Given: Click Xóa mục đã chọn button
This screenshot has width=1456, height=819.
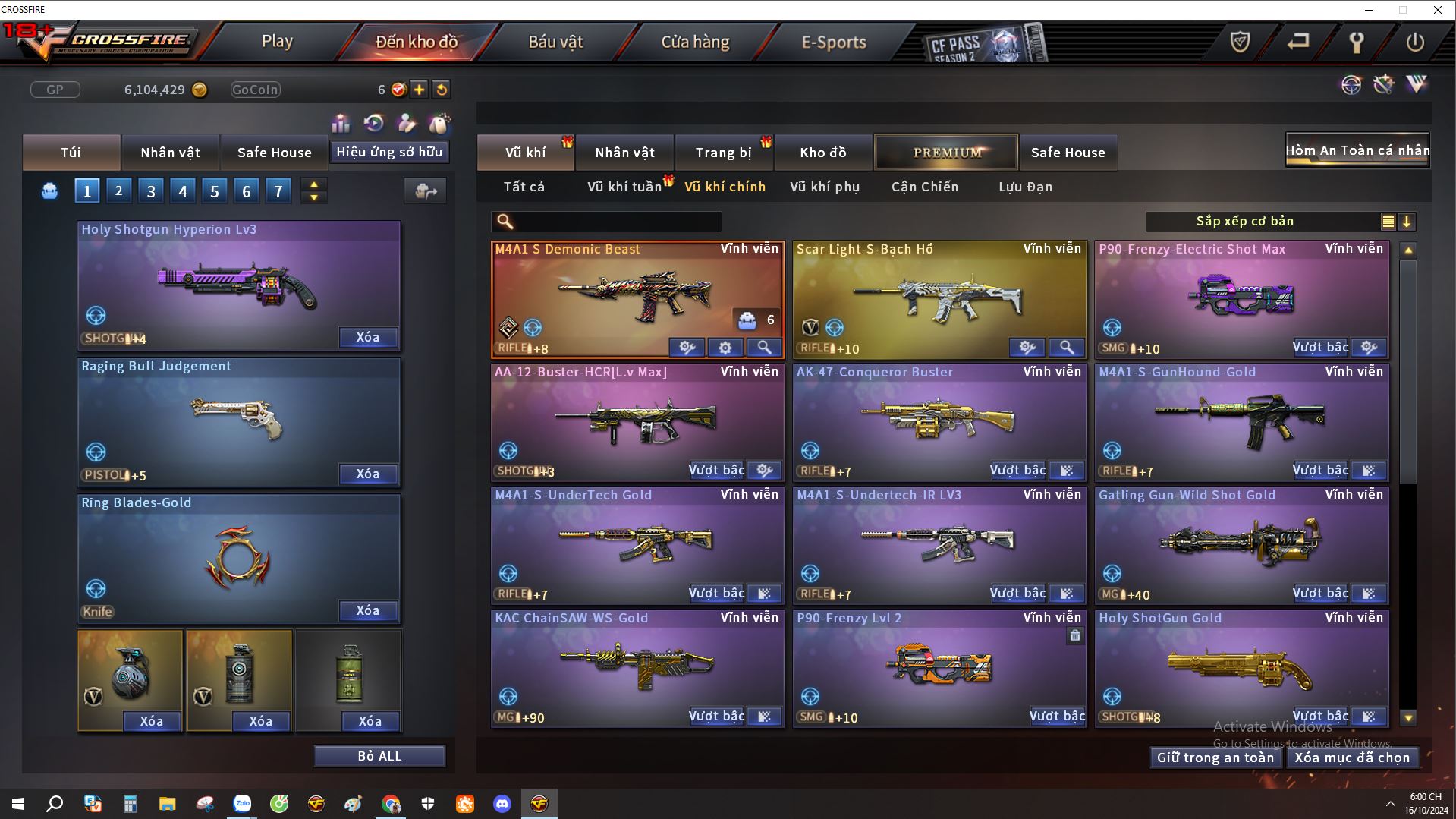Looking at the screenshot, I should point(1352,758).
